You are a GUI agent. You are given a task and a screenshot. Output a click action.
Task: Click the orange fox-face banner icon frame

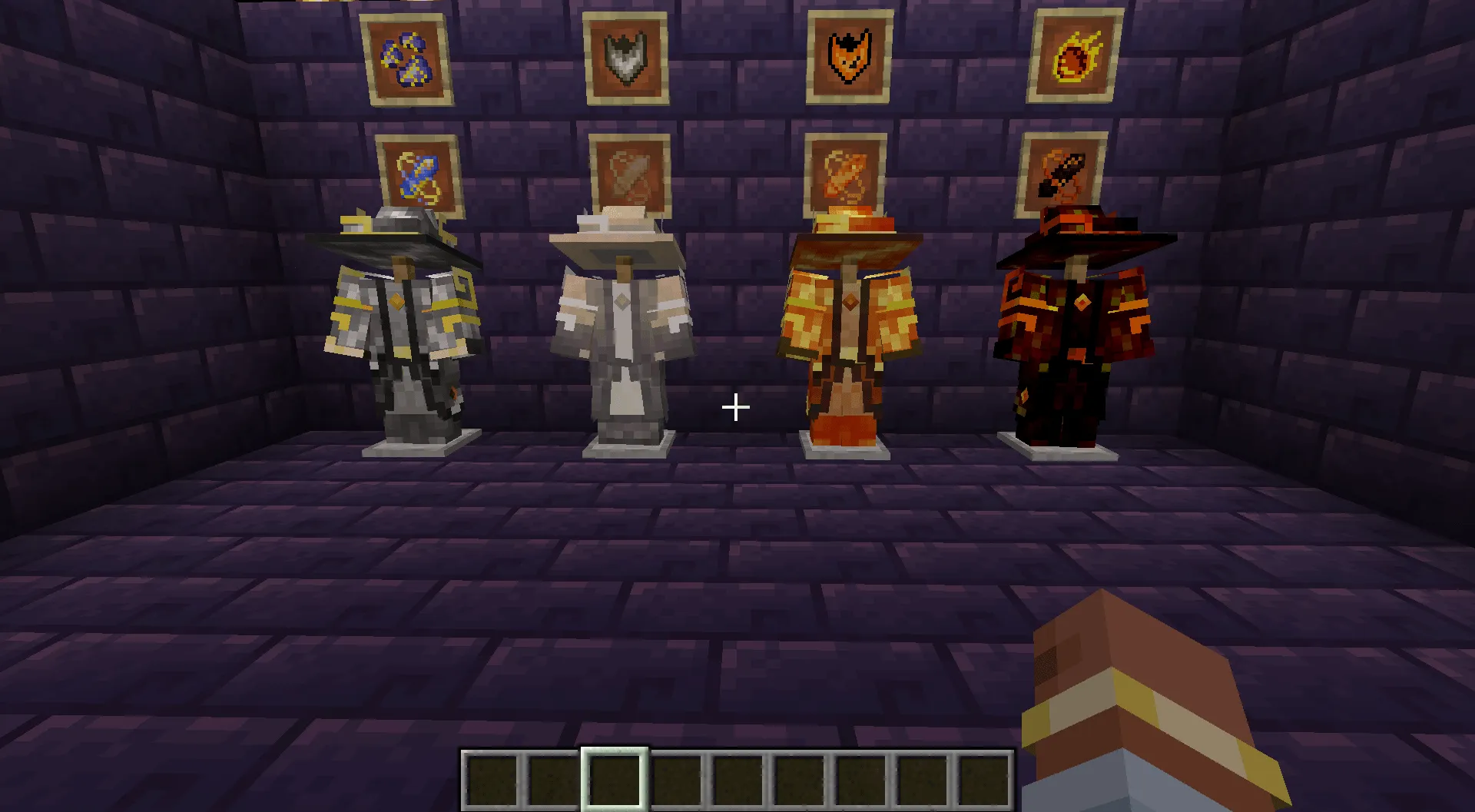[x=848, y=58]
